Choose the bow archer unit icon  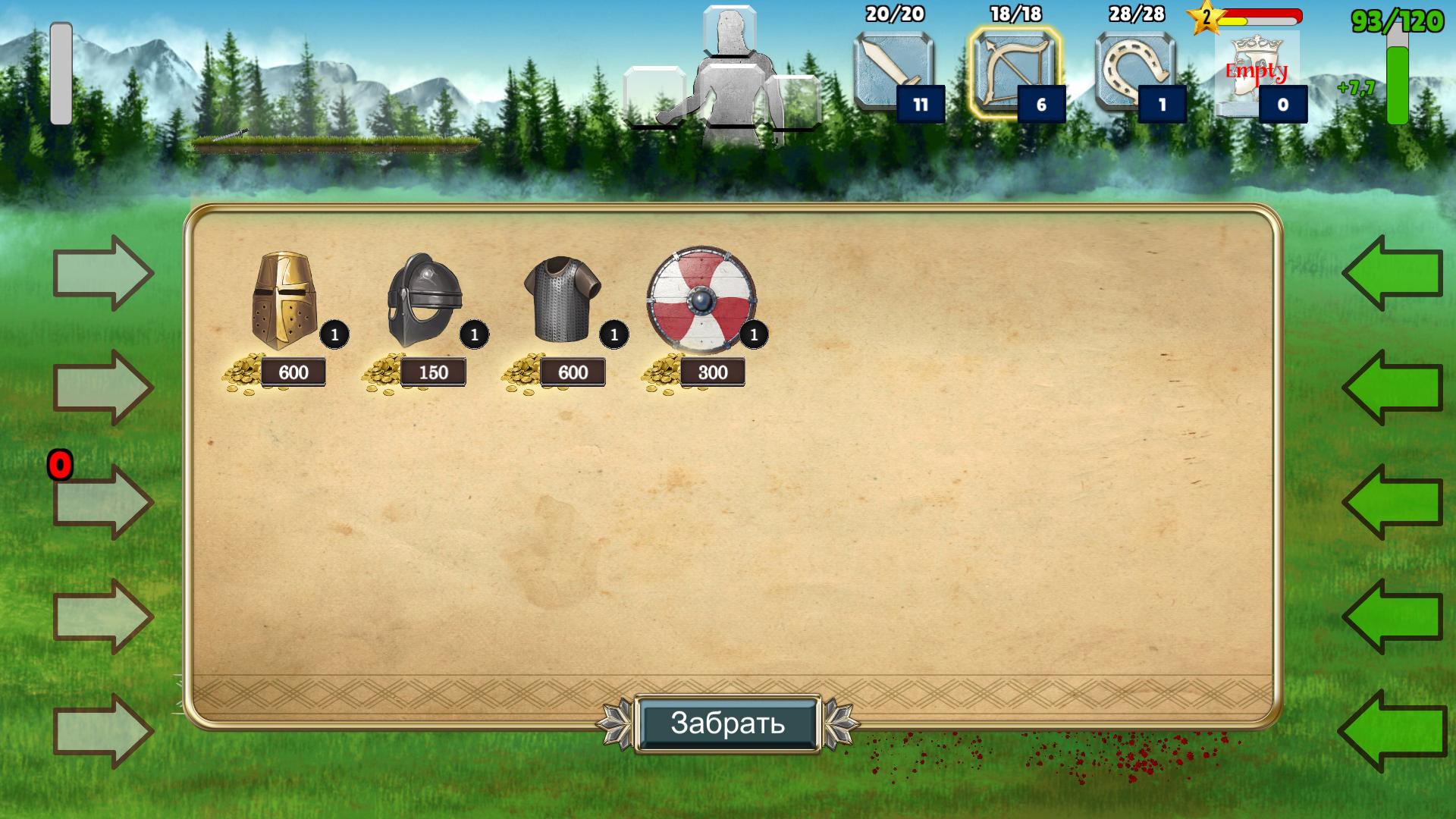pyautogui.click(x=1015, y=74)
